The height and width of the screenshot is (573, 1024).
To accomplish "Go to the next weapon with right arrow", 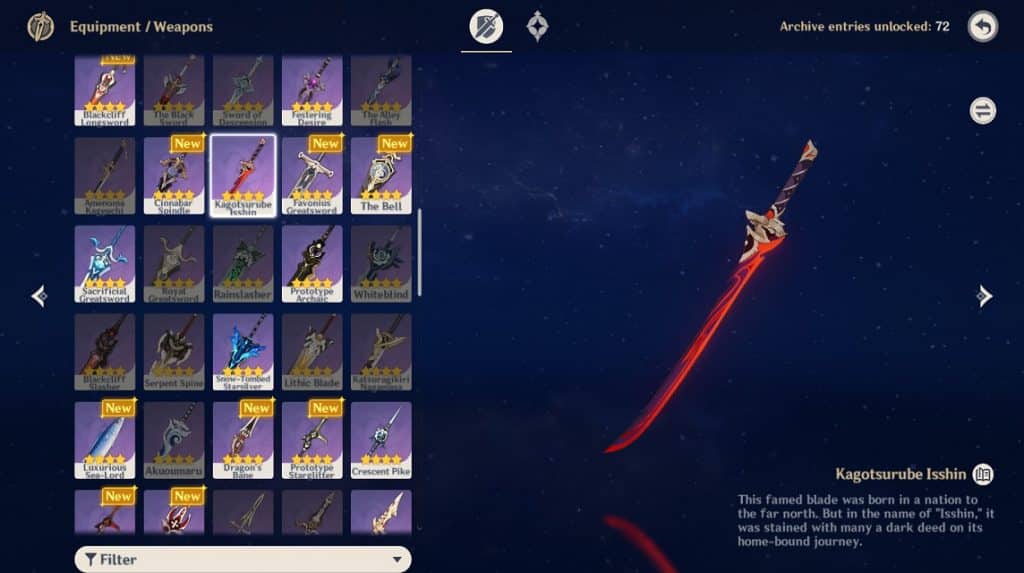I will tap(984, 295).
